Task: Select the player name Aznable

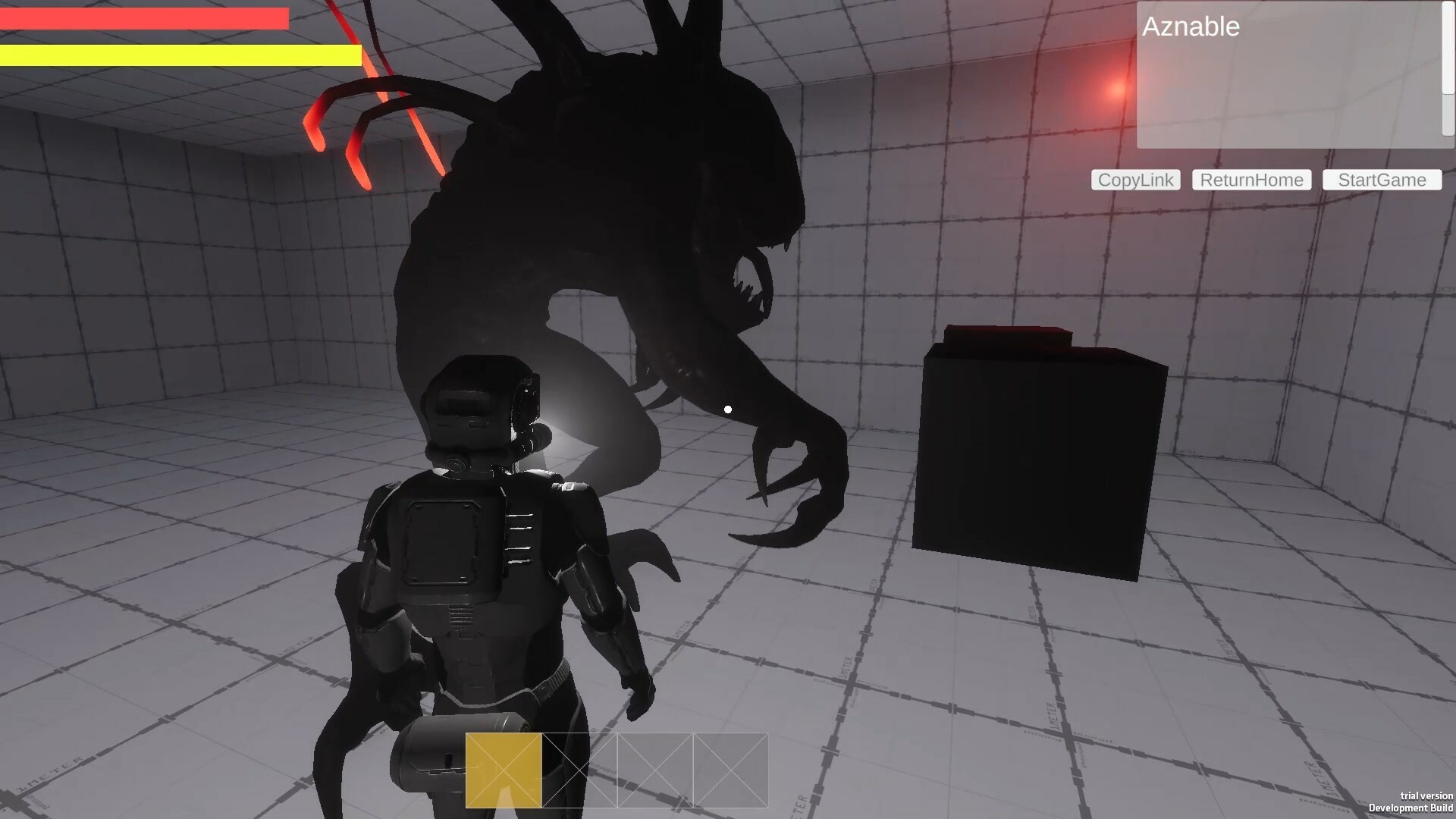Action: tap(1191, 27)
